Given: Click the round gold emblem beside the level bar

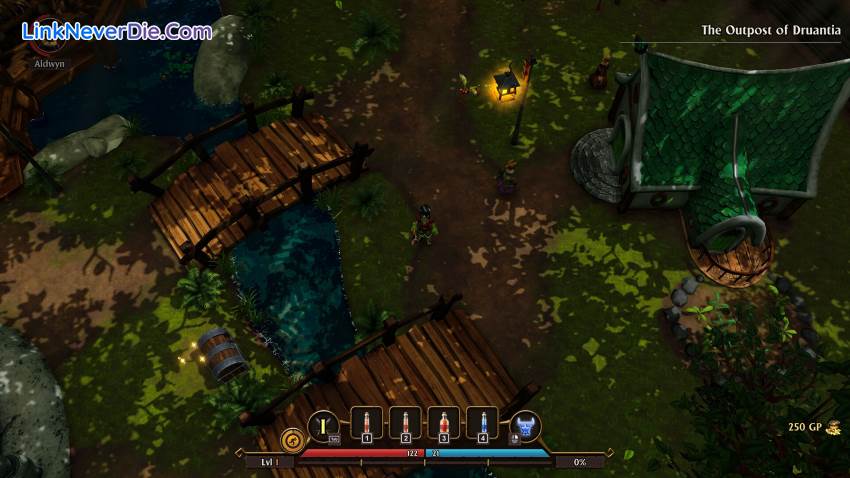Looking at the screenshot, I should point(292,439).
